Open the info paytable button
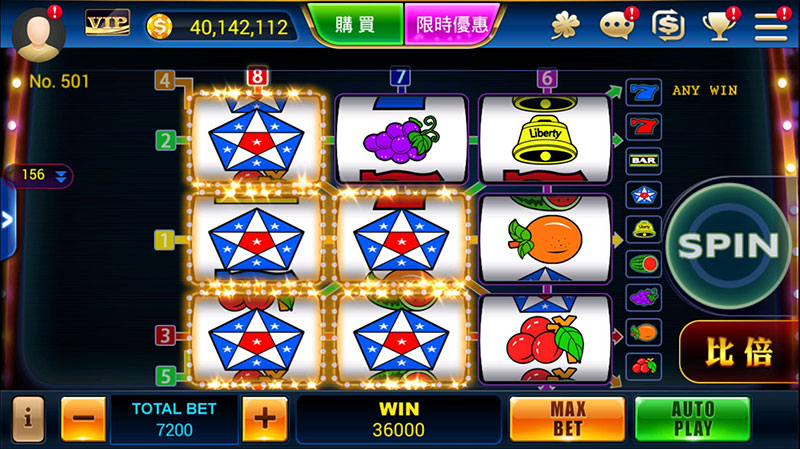 click(x=27, y=419)
